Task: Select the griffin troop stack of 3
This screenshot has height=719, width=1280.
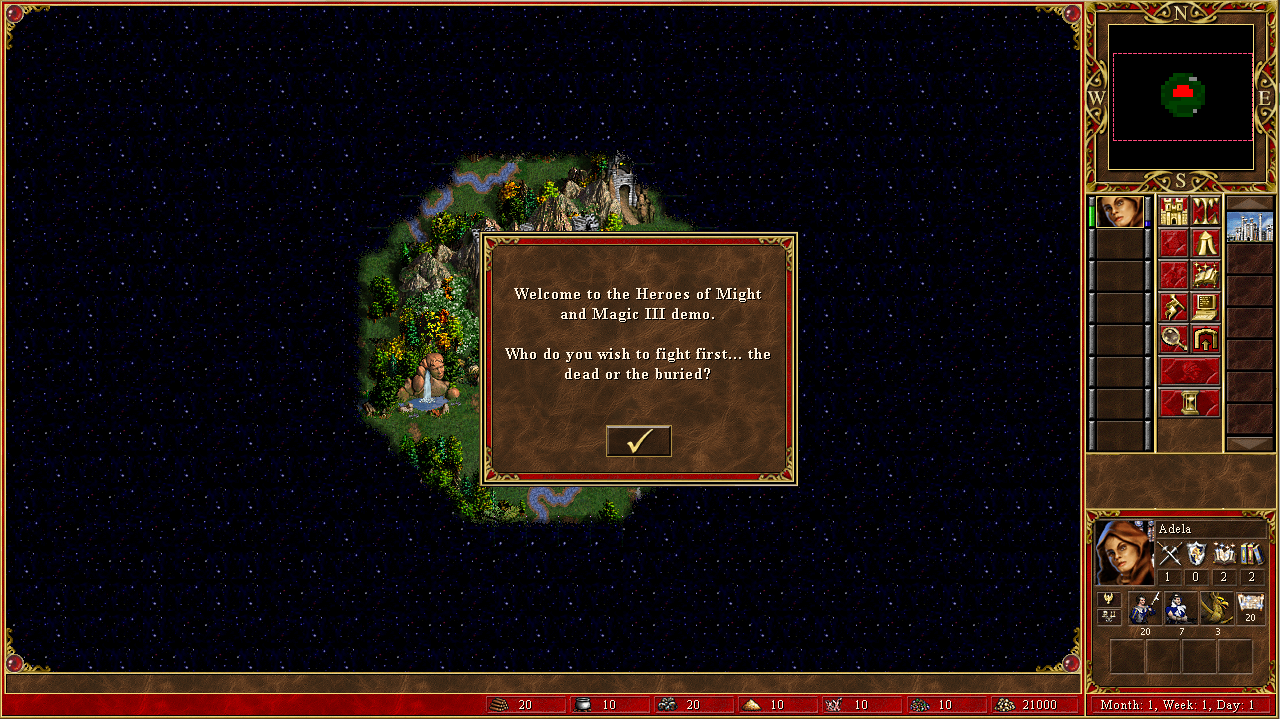Action: click(x=1216, y=608)
